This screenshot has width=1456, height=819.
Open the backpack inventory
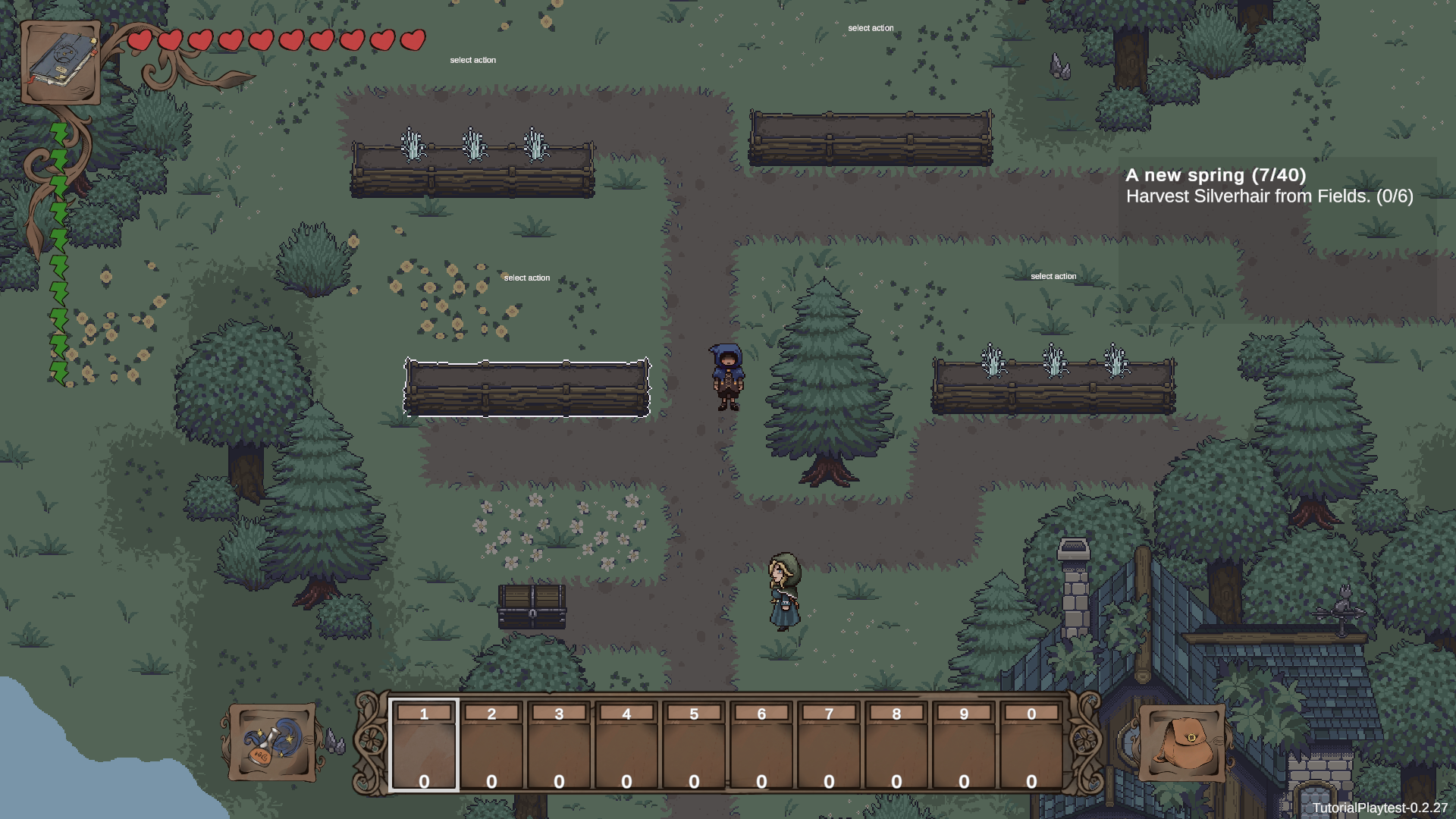[1181, 743]
